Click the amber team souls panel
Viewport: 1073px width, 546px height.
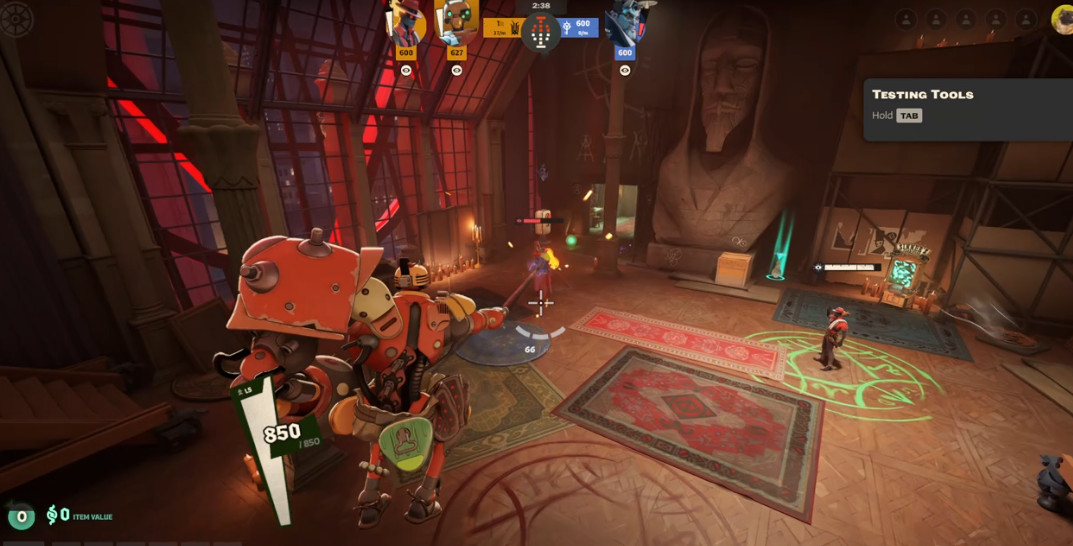coord(500,28)
